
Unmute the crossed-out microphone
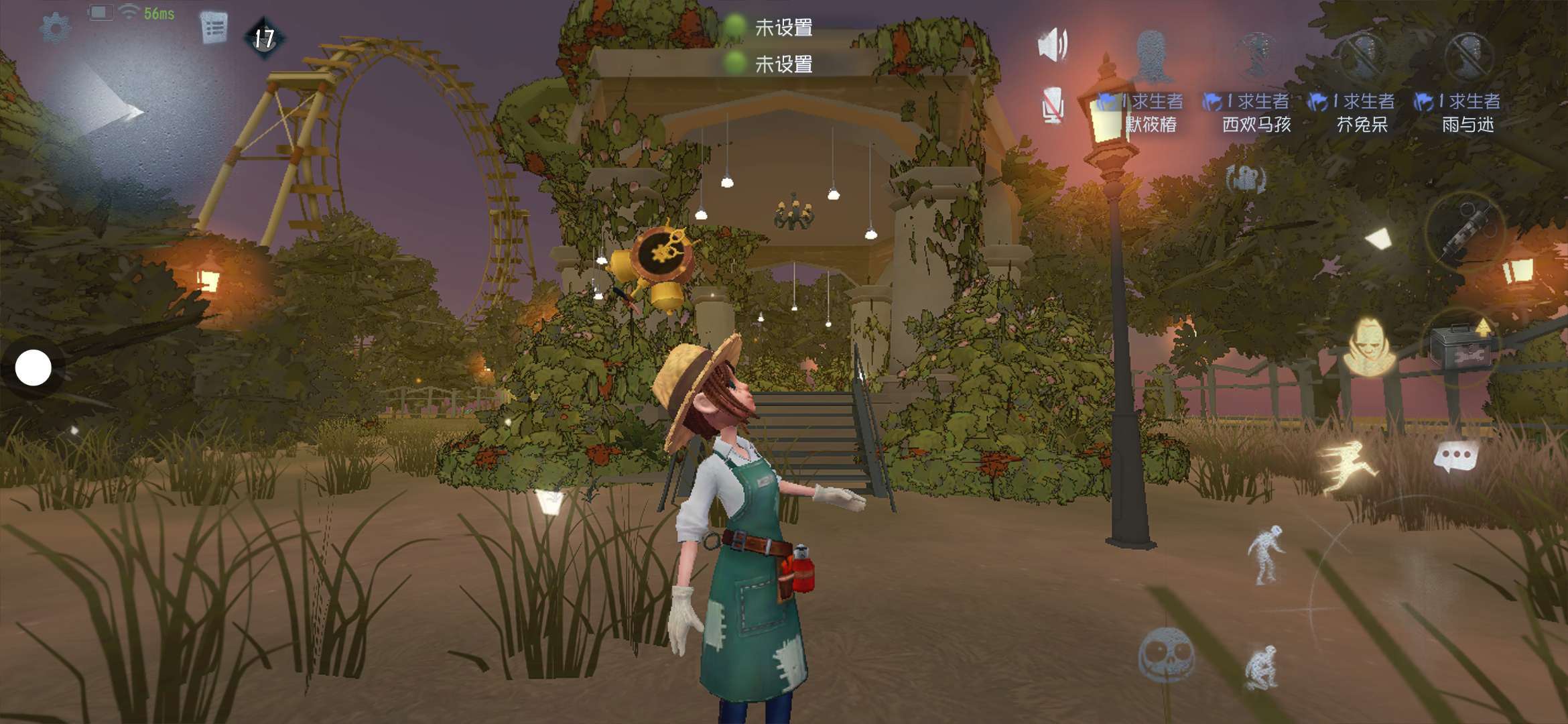point(1052,106)
